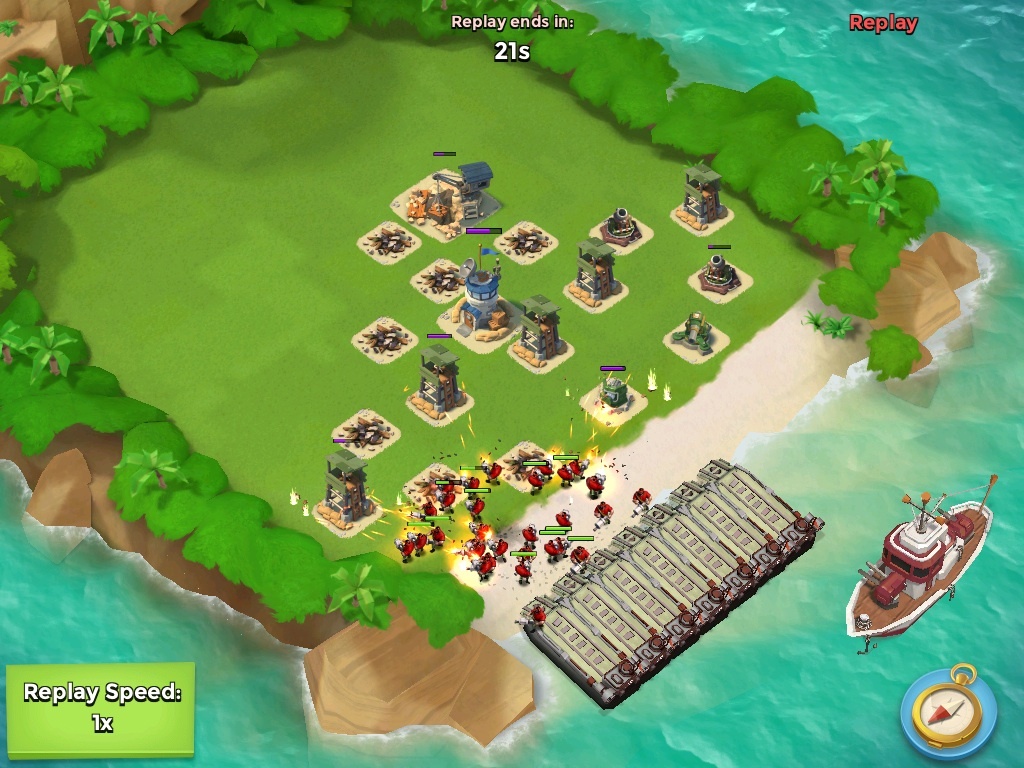
Task: Tap the compass button
Action: (947, 712)
